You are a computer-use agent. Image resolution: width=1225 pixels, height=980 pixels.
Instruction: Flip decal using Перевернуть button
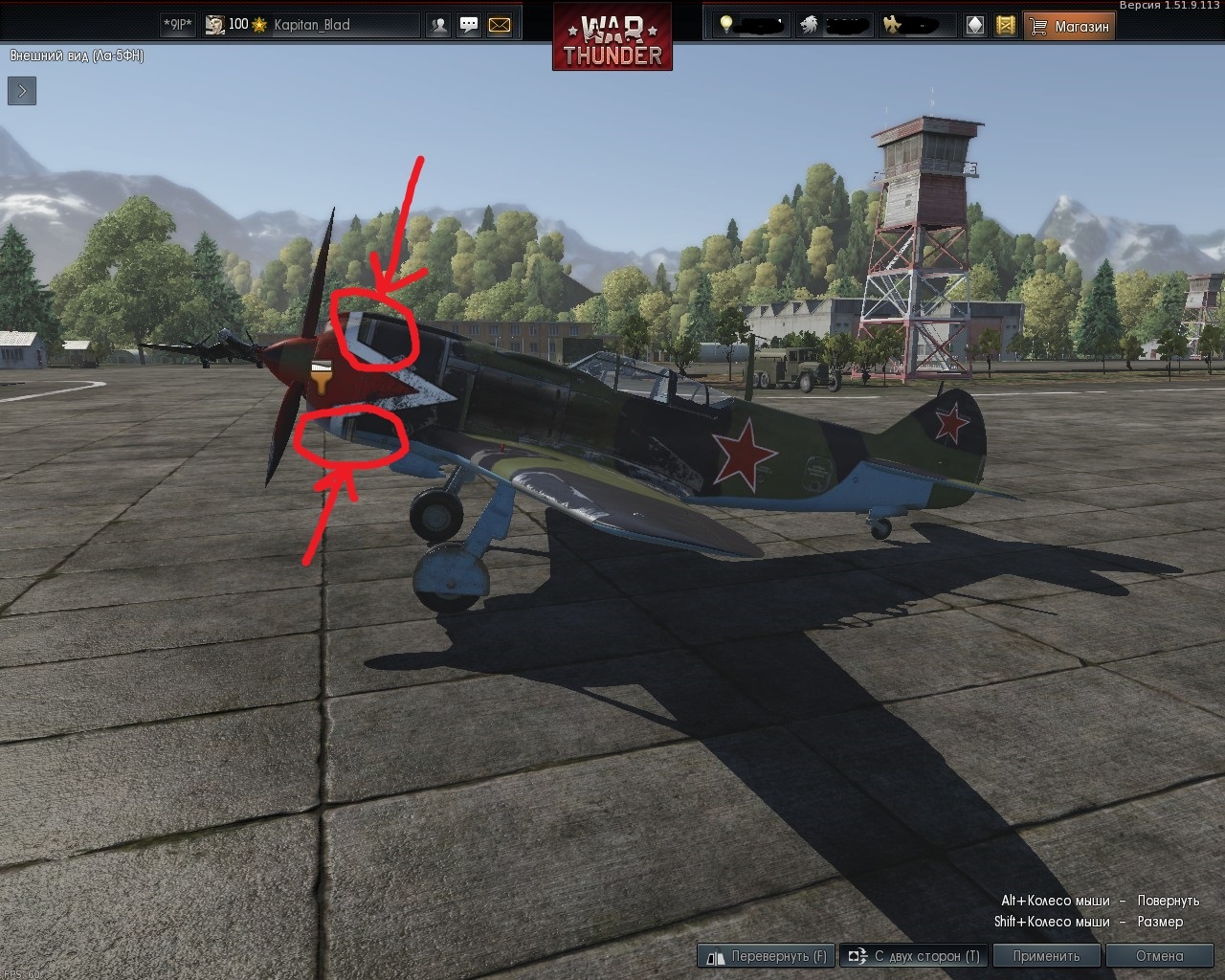pos(767,955)
